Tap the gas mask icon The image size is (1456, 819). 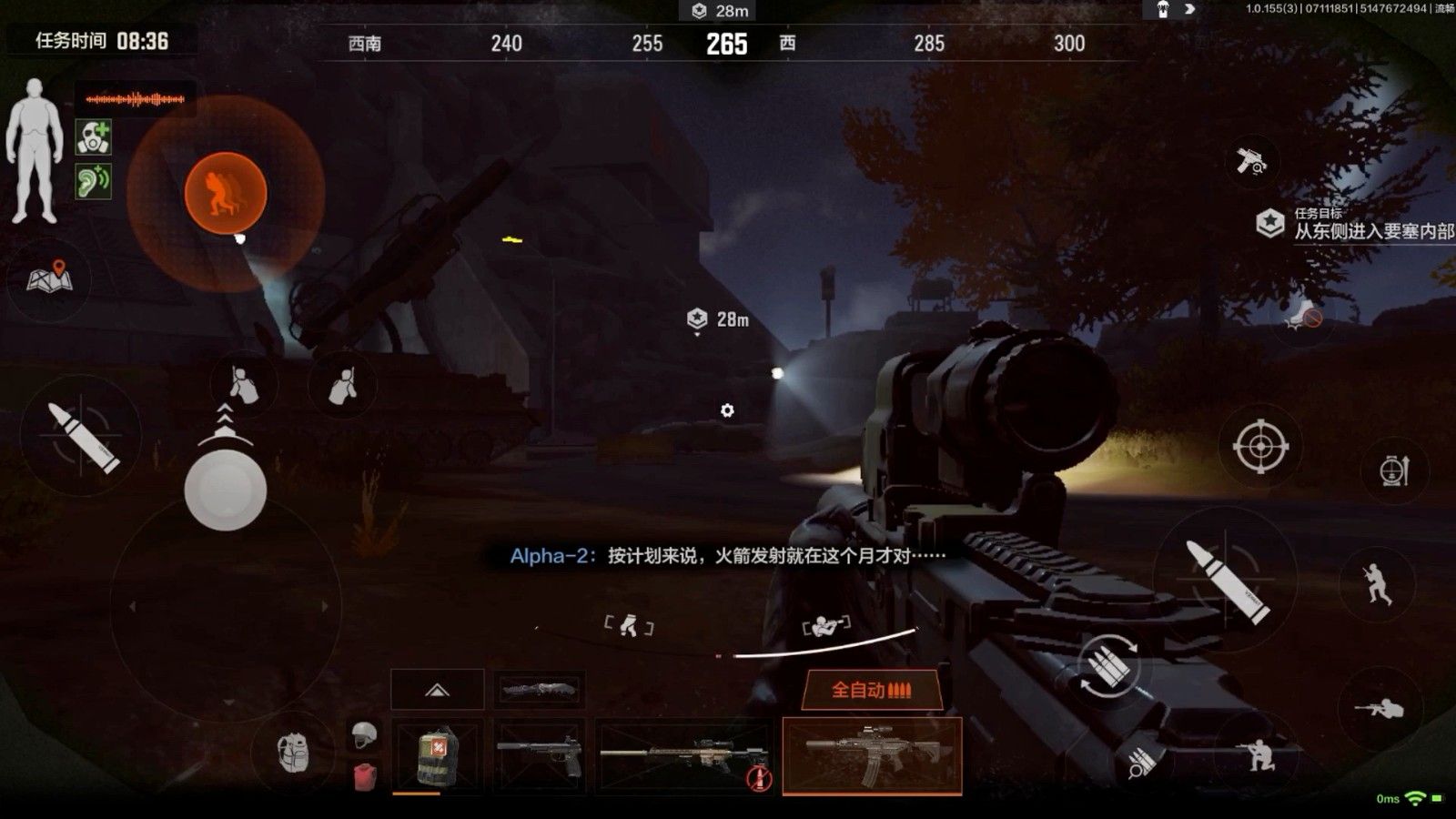tap(93, 137)
